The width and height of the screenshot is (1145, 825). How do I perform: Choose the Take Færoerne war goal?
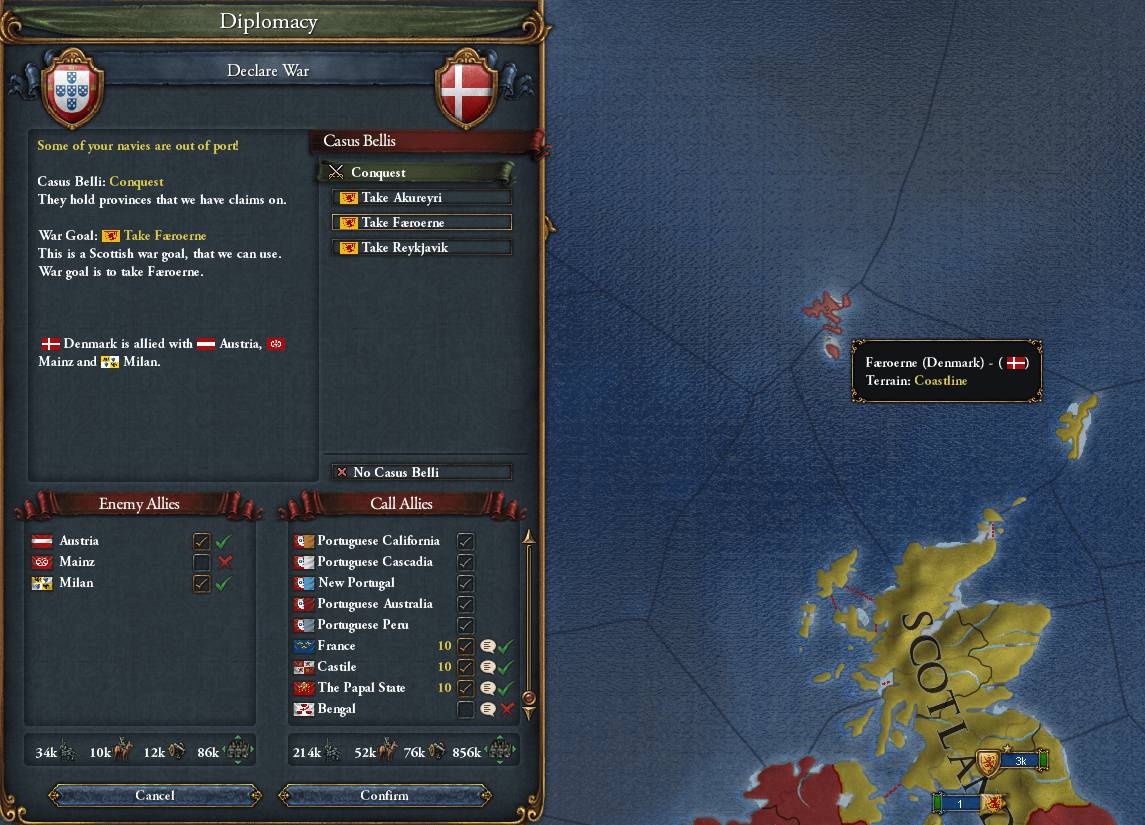[x=422, y=223]
